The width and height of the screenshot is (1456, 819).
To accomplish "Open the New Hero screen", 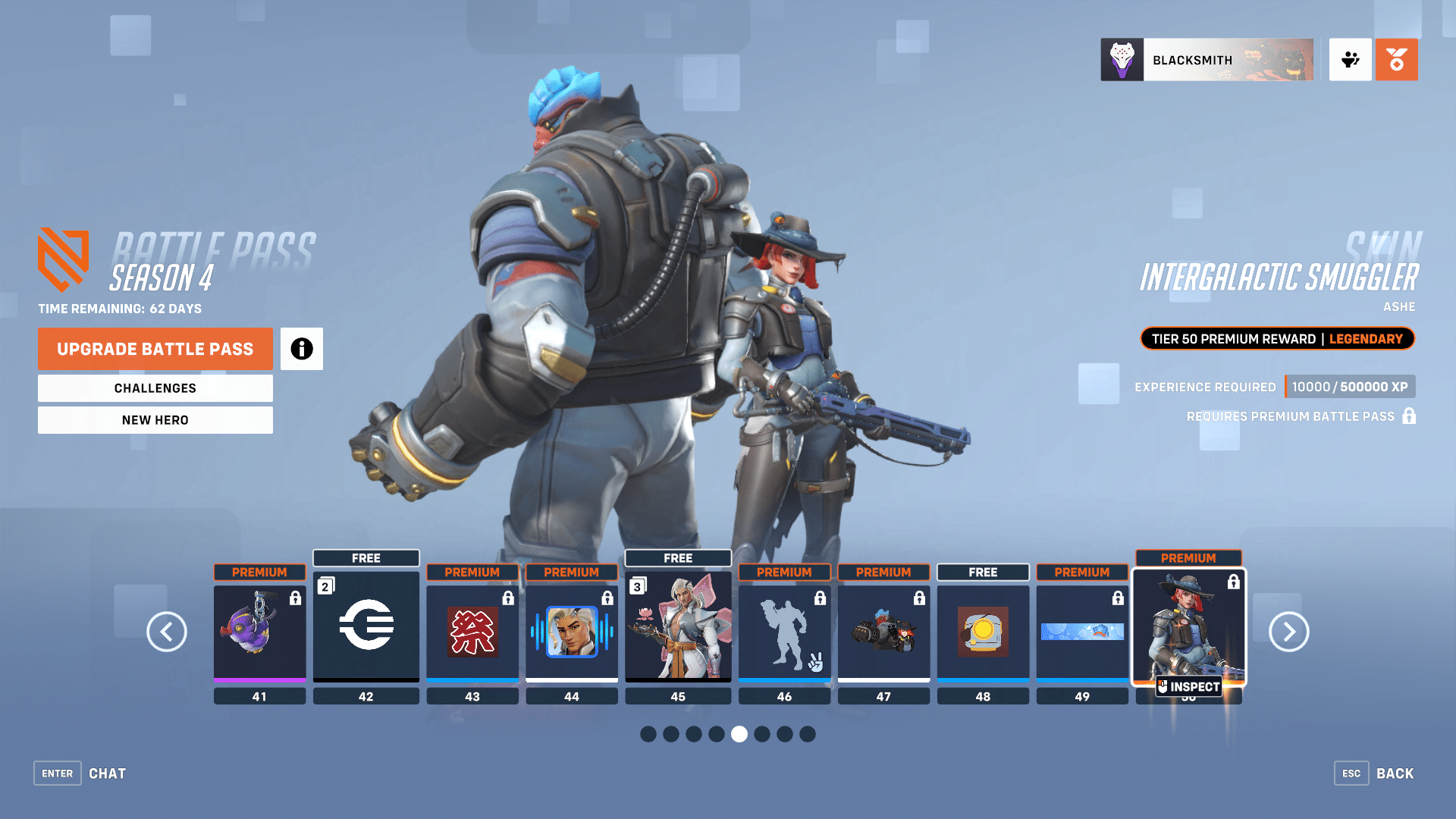I will [x=155, y=419].
